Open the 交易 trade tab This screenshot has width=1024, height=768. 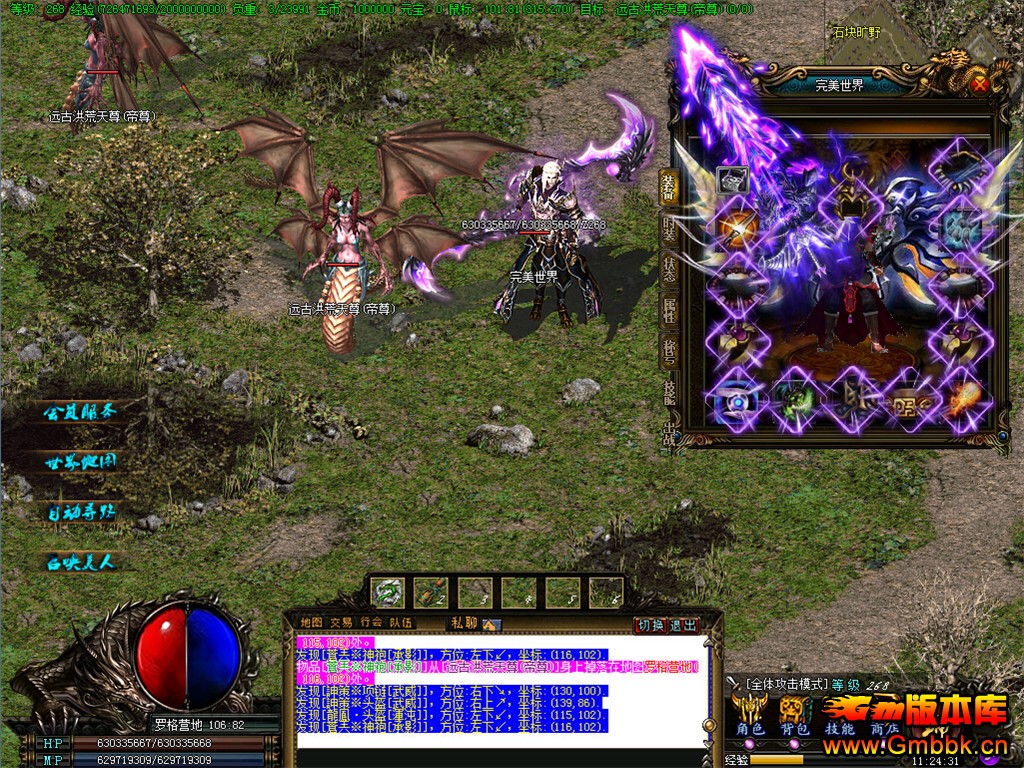341,623
